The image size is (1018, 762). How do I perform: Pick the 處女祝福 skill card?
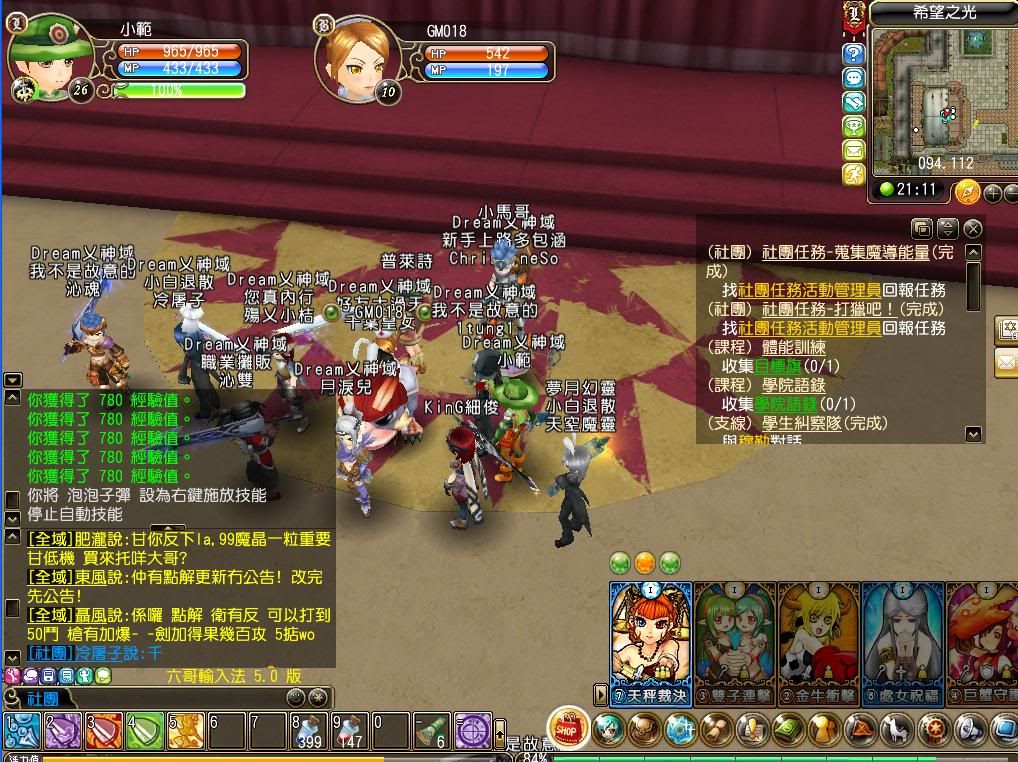pyautogui.click(x=902, y=638)
